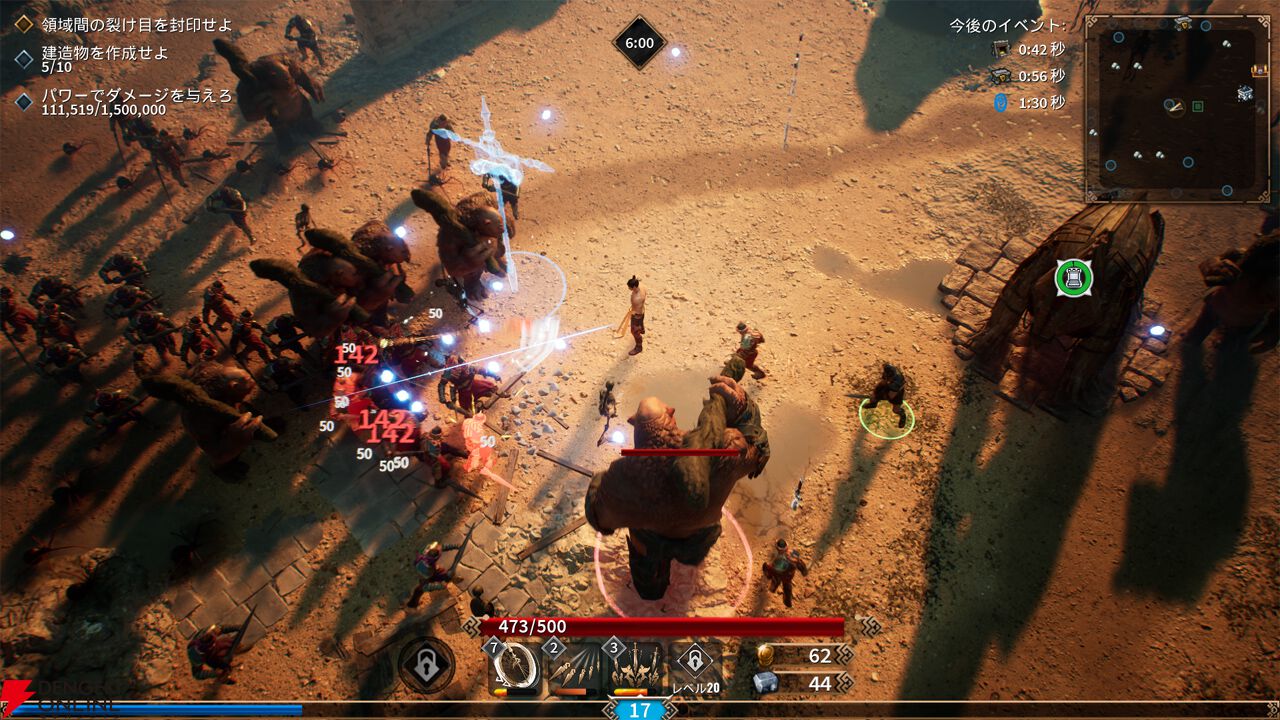1280x720 pixels.
Task: Click the round locked slot beside the hotbar
Action: click(x=426, y=665)
